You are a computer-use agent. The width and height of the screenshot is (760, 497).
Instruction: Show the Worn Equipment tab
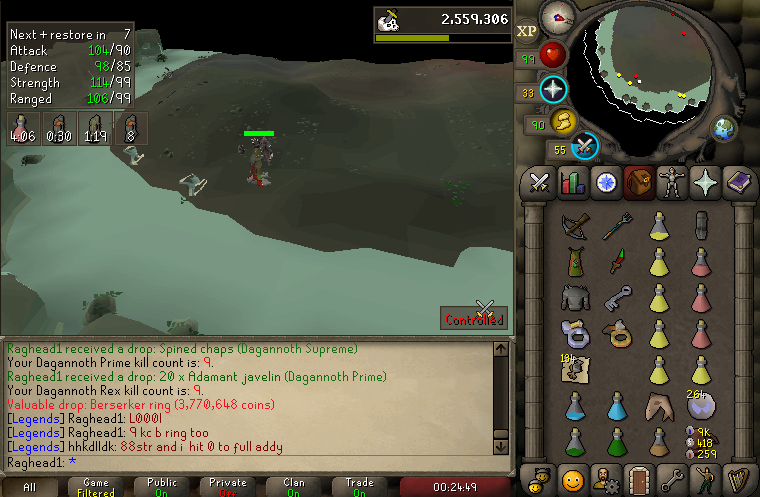[672, 183]
